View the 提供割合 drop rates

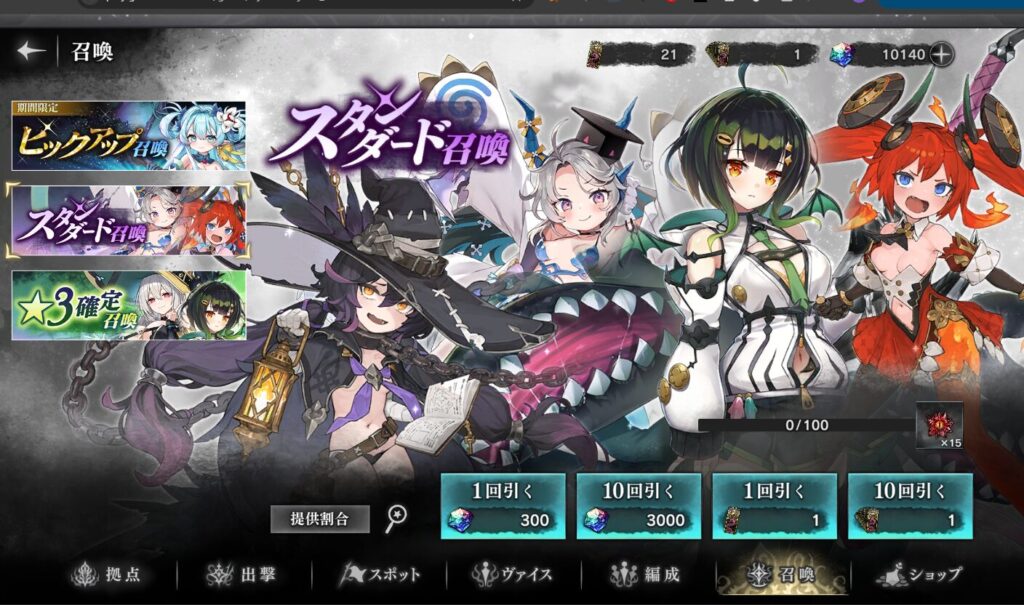[x=320, y=519]
